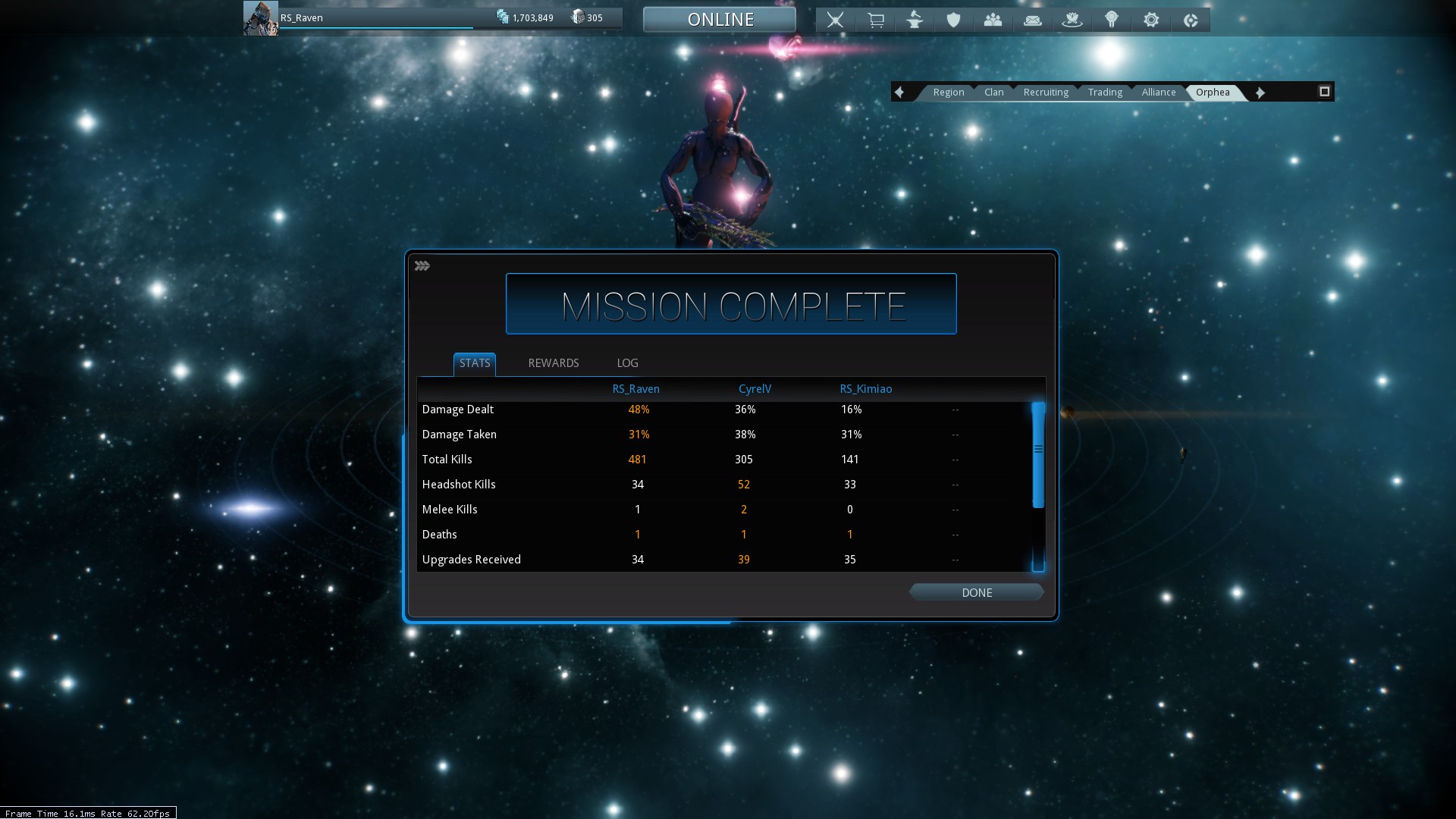Open the Recruiting chat channel

(x=1045, y=93)
